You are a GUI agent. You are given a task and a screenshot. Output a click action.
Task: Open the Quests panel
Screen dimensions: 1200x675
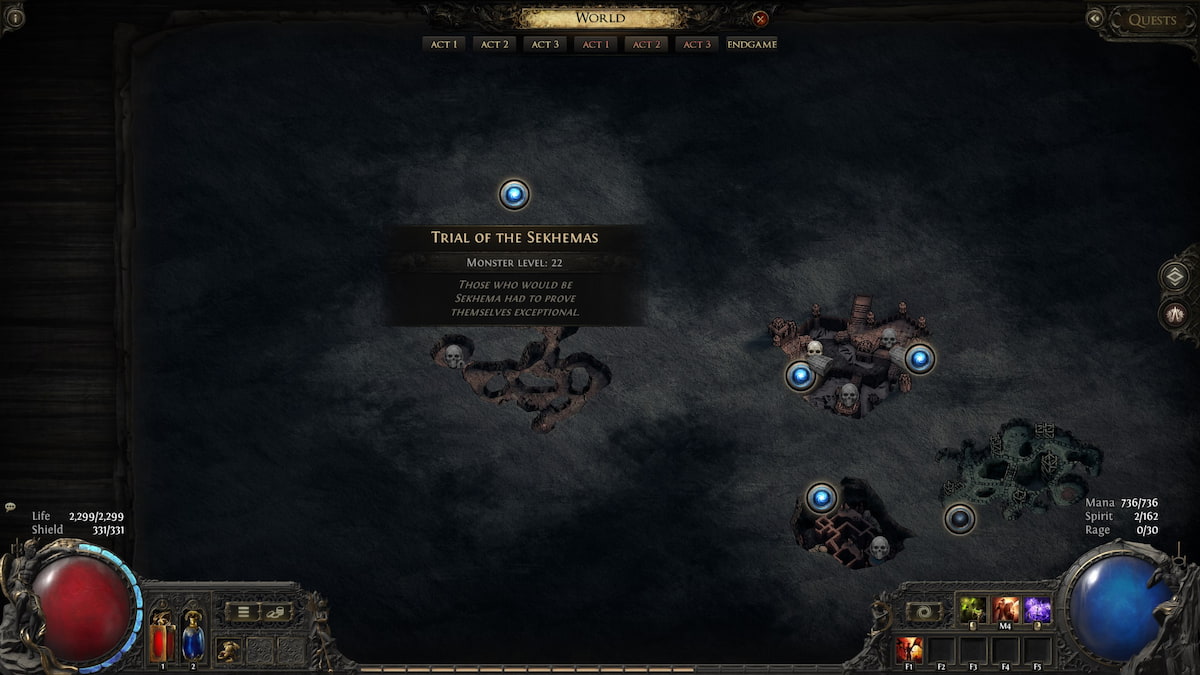tap(1151, 20)
